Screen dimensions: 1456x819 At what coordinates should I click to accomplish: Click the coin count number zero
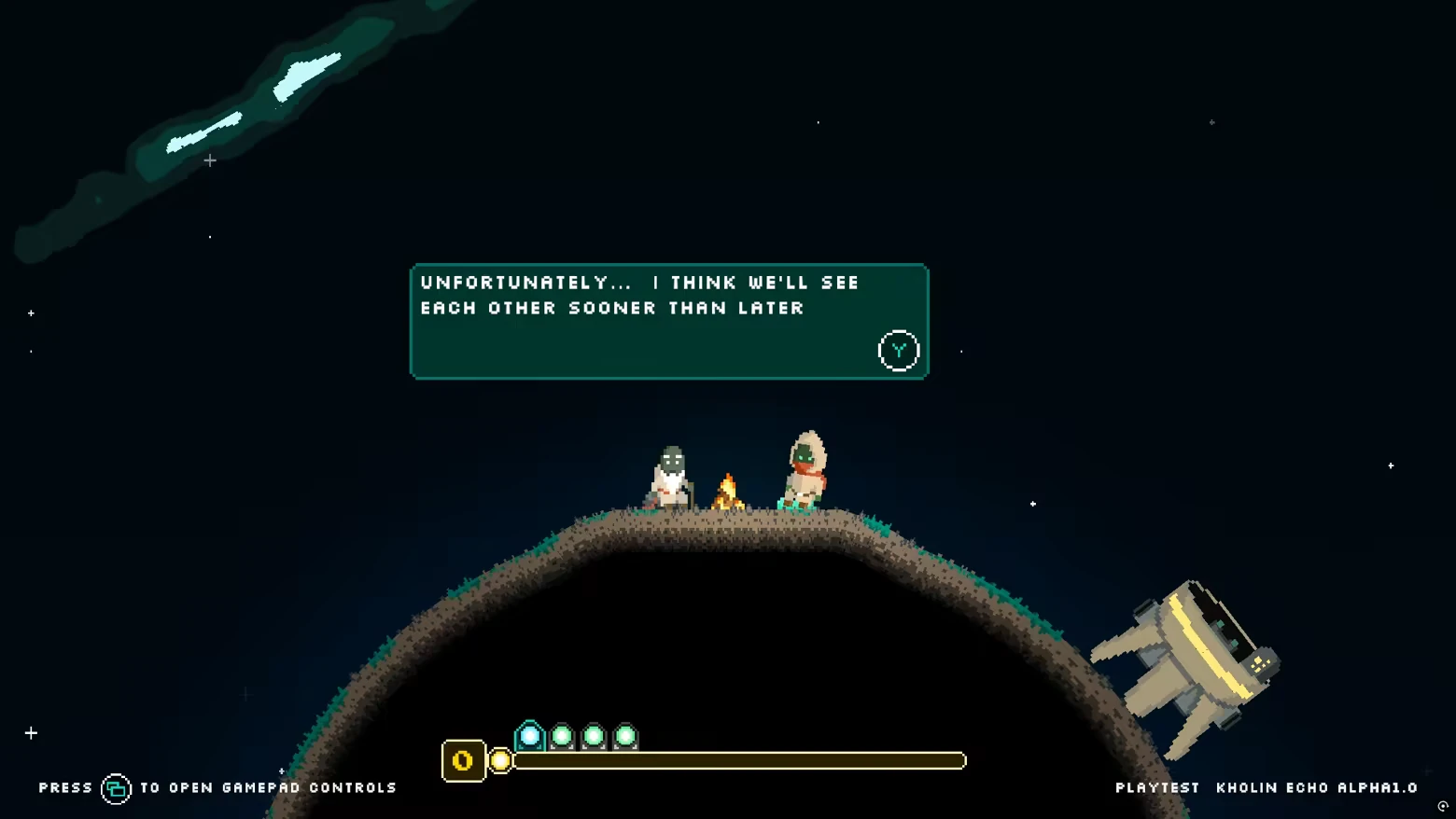(x=464, y=760)
